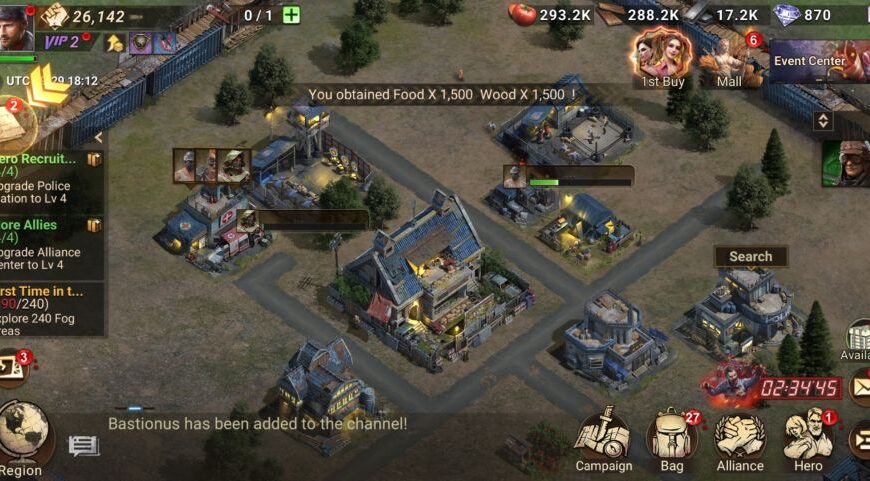Viewport: 870px width, 481px height.
Task: Open the Hero menu
Action: 808,440
